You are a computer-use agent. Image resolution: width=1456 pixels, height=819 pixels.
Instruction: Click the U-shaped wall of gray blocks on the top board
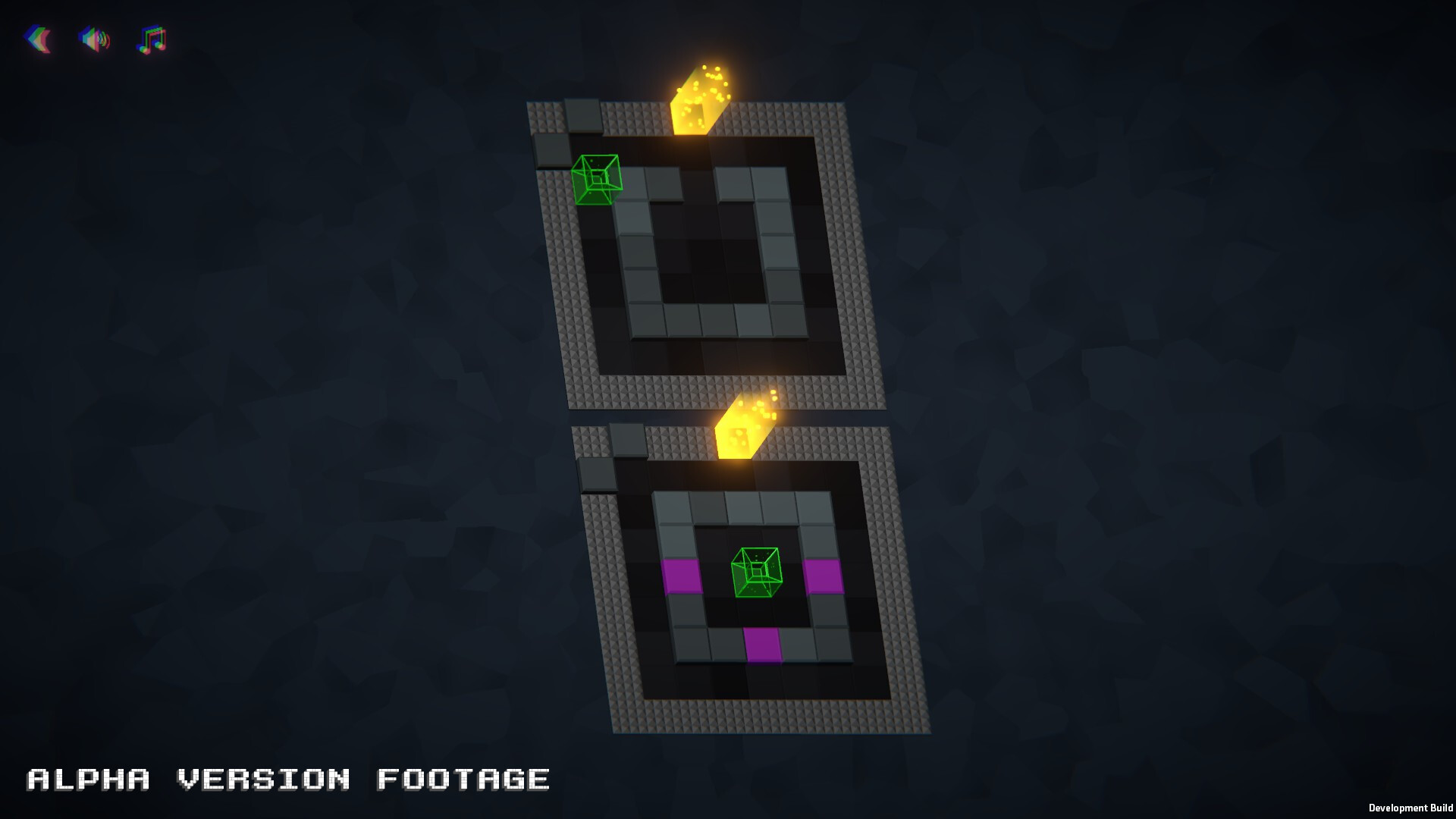[x=704, y=318]
